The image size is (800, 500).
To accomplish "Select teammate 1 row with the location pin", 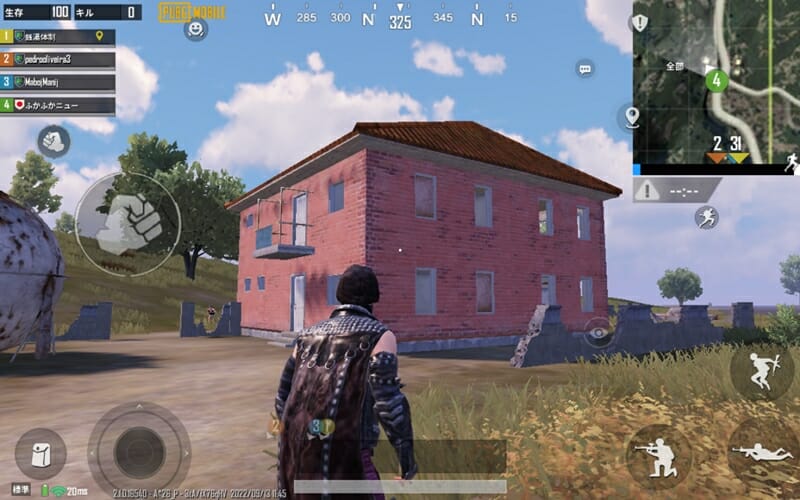I will [x=58, y=37].
